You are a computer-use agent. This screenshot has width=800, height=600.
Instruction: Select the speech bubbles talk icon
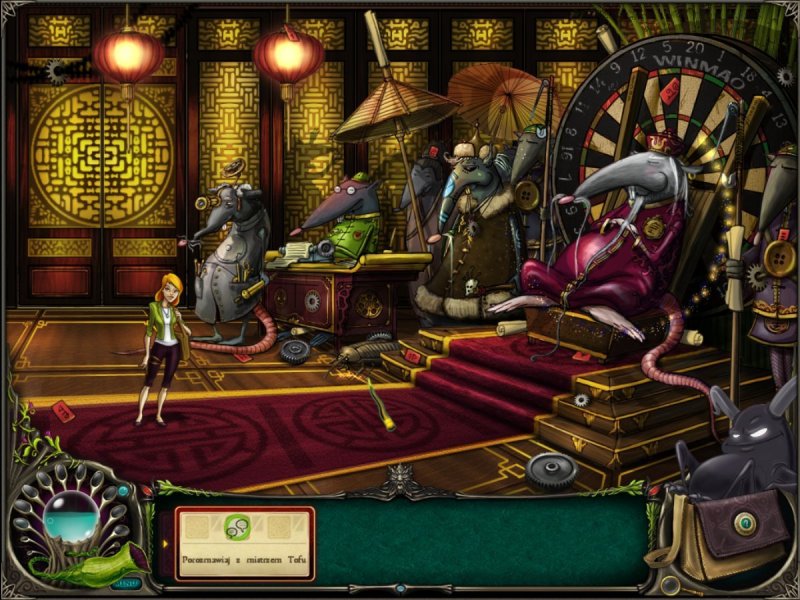(239, 525)
